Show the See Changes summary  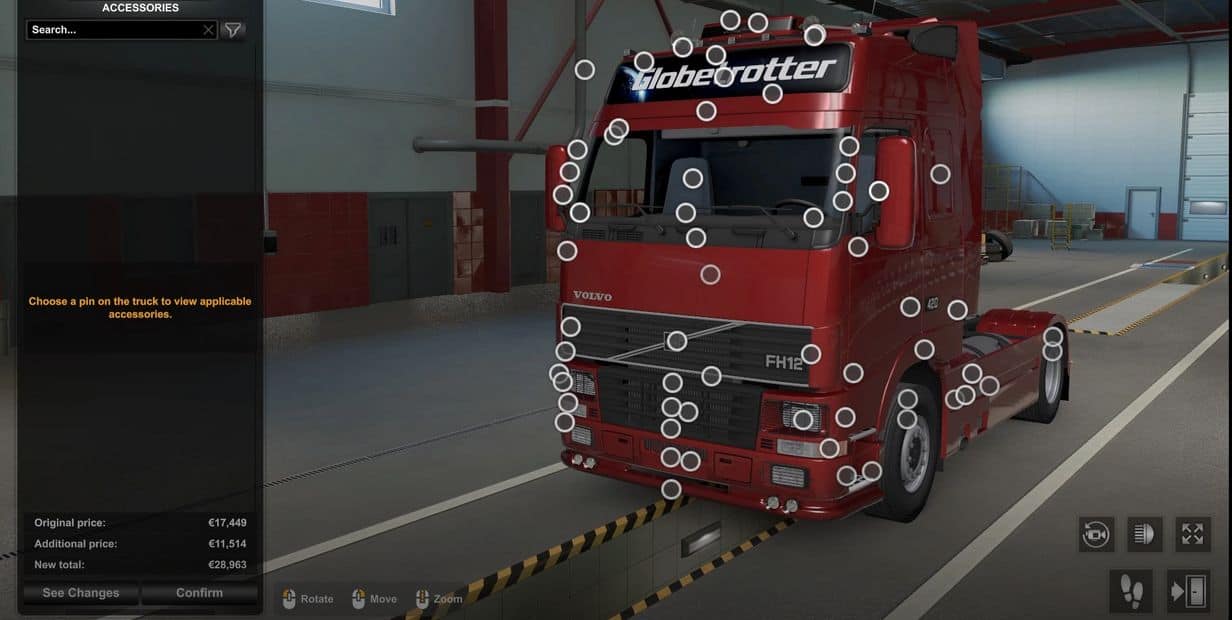coord(80,593)
